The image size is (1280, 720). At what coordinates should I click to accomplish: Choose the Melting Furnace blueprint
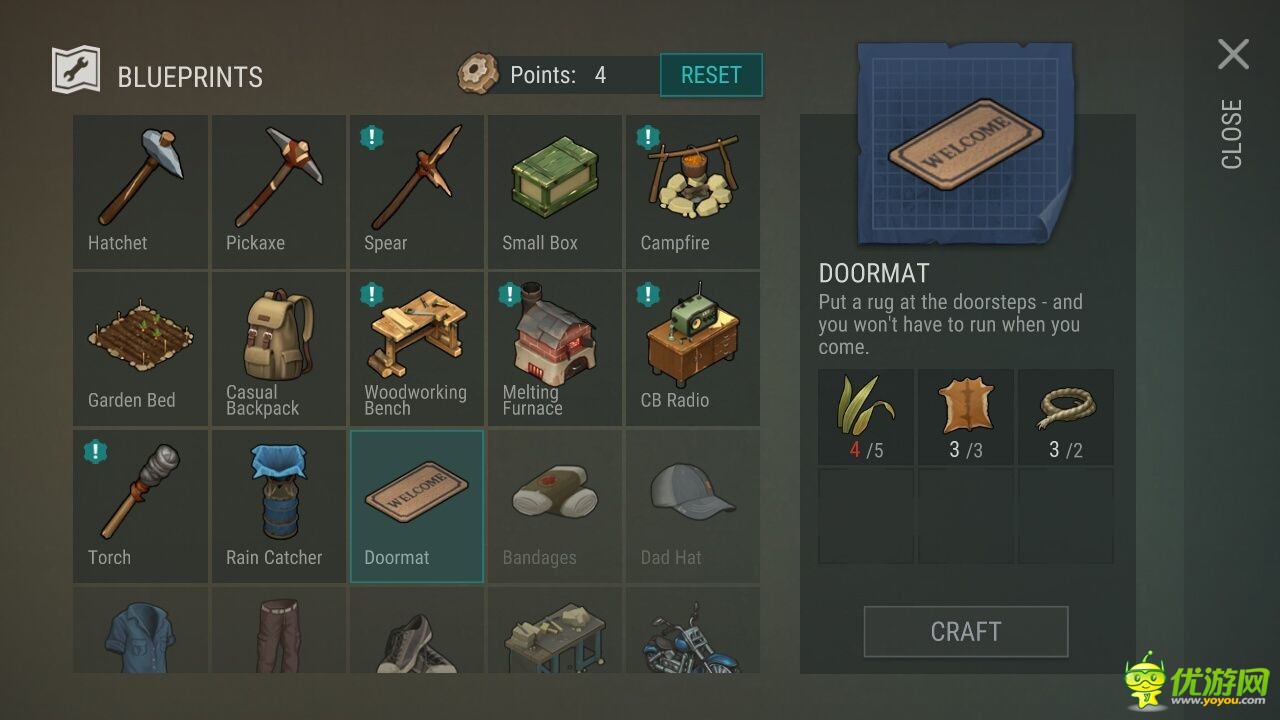tap(554, 348)
